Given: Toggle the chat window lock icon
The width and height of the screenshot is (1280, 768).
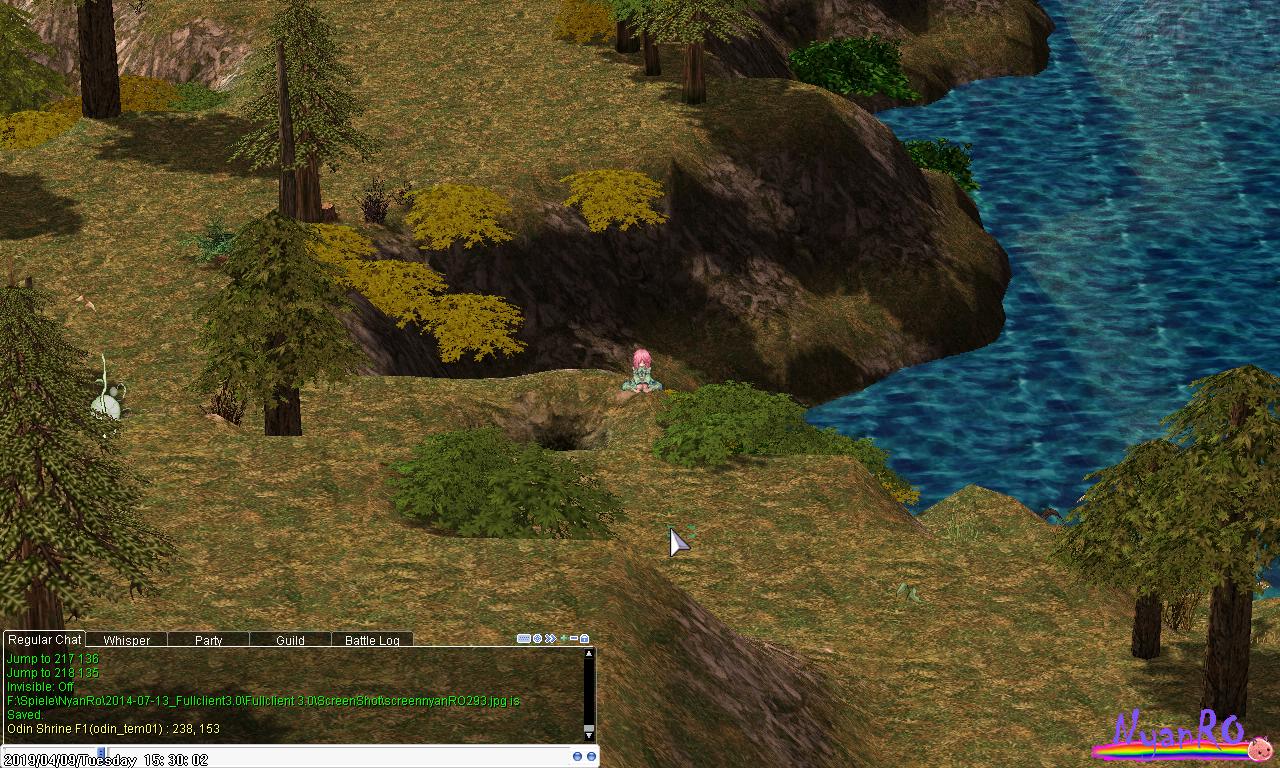Looking at the screenshot, I should (x=585, y=638).
